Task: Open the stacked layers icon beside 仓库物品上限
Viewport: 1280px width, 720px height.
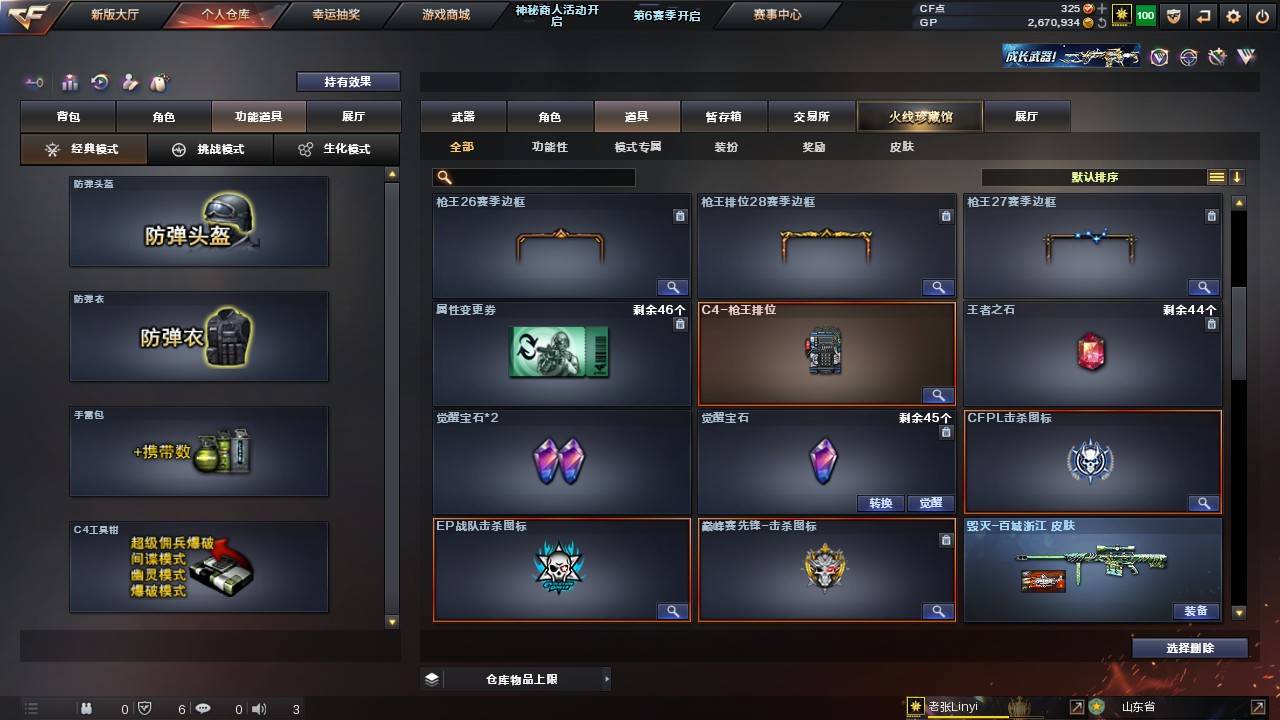Action: coord(430,678)
